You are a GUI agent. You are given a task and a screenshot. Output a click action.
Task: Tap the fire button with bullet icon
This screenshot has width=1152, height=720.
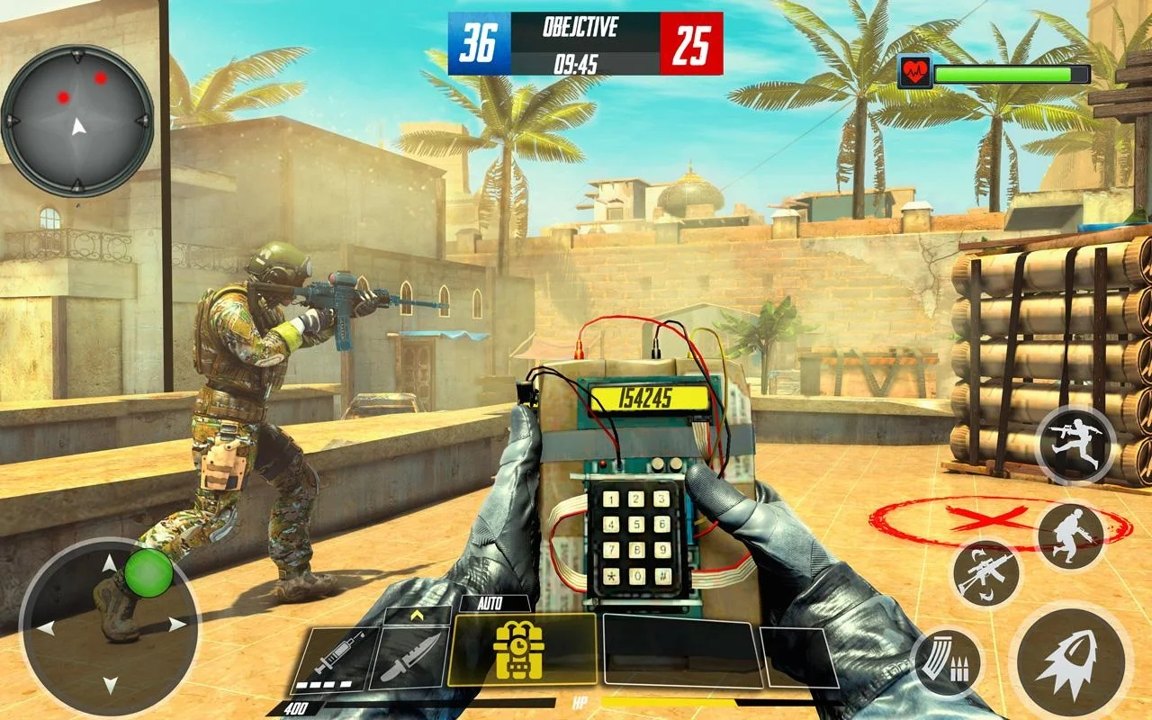click(1070, 660)
